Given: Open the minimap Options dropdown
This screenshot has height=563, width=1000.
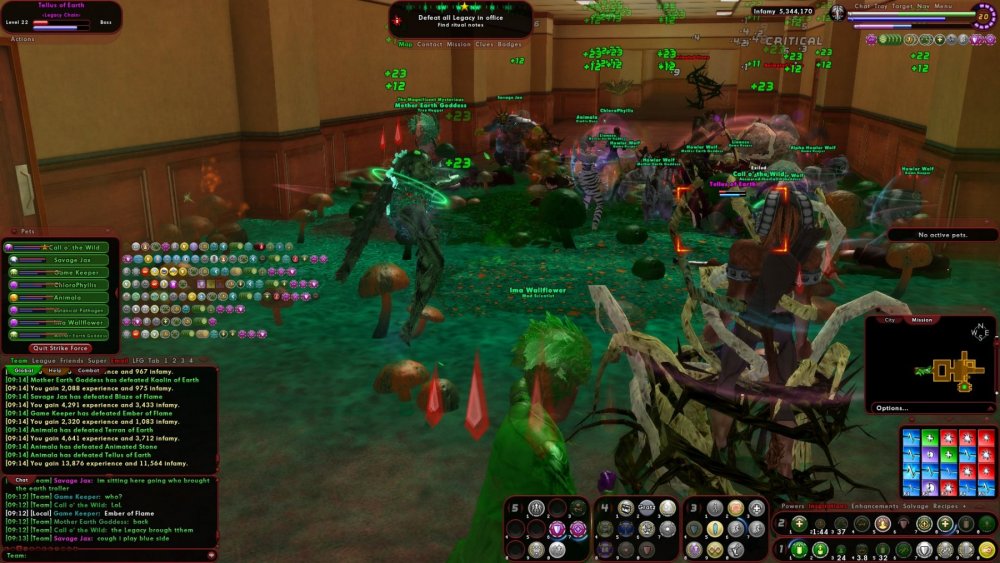Looking at the screenshot, I should point(892,408).
